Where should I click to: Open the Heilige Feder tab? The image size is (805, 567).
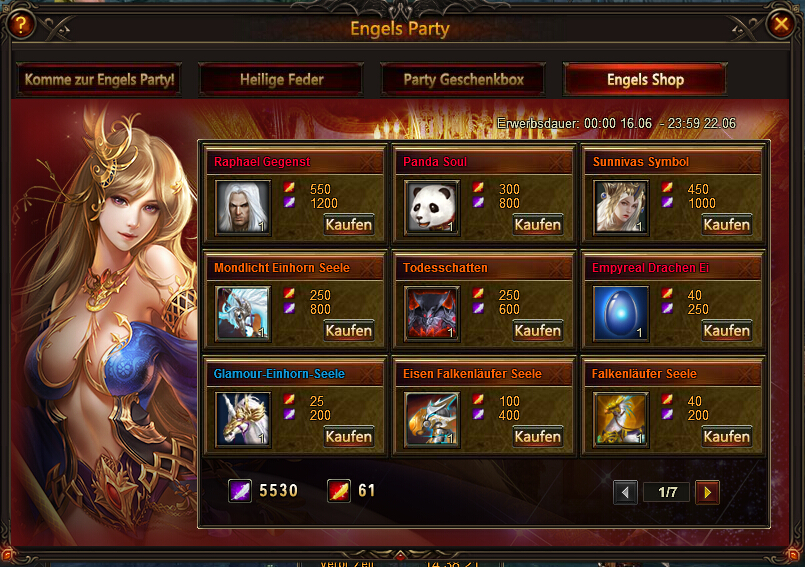[280, 80]
